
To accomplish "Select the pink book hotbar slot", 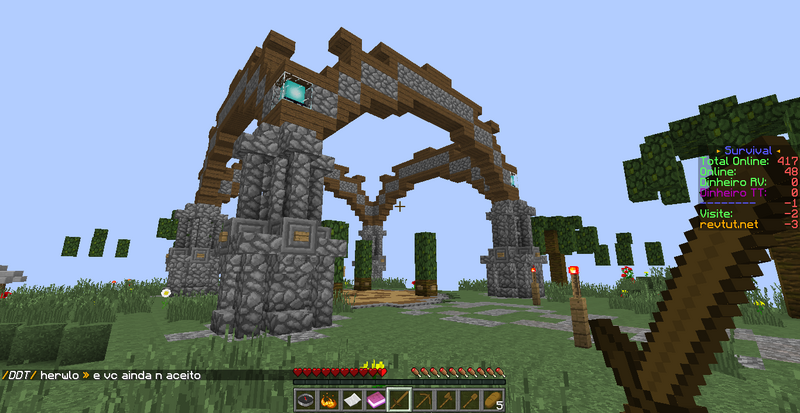I will [376, 400].
